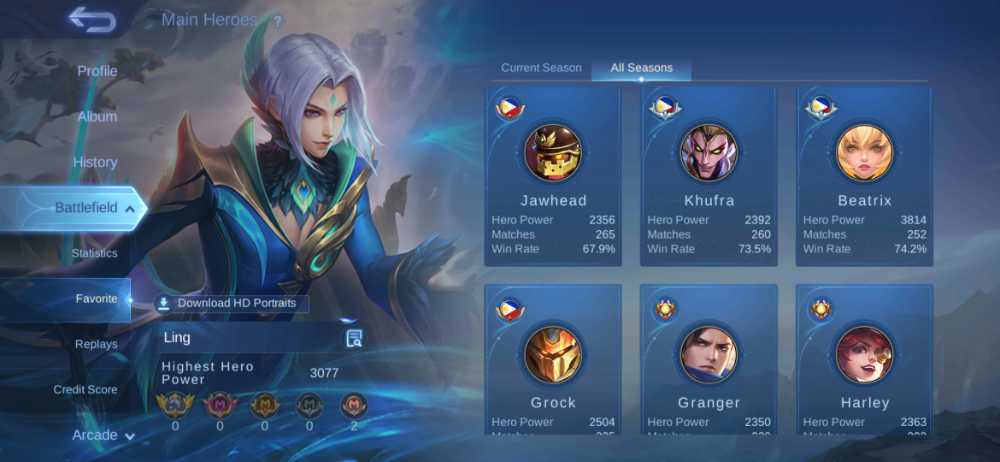This screenshot has height=462, width=1000.
Task: Collapse the Battlefield menu section
Action: (130, 208)
